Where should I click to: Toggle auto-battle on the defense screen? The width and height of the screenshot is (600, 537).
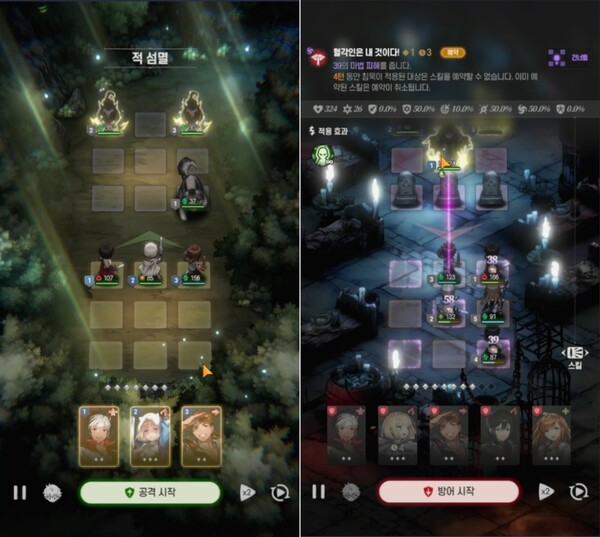[578, 492]
